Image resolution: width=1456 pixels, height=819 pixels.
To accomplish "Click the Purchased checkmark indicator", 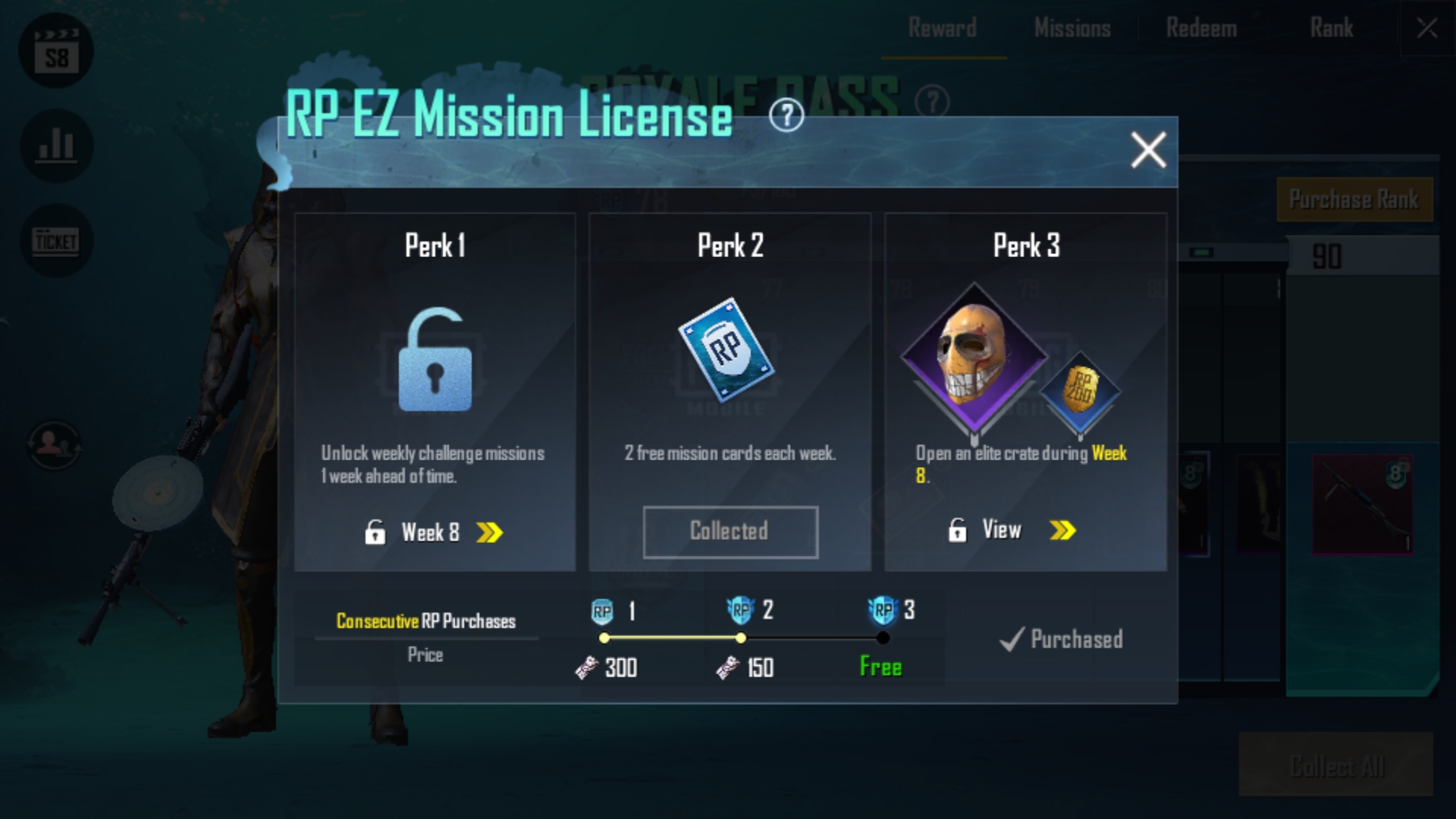I will 1062,639.
